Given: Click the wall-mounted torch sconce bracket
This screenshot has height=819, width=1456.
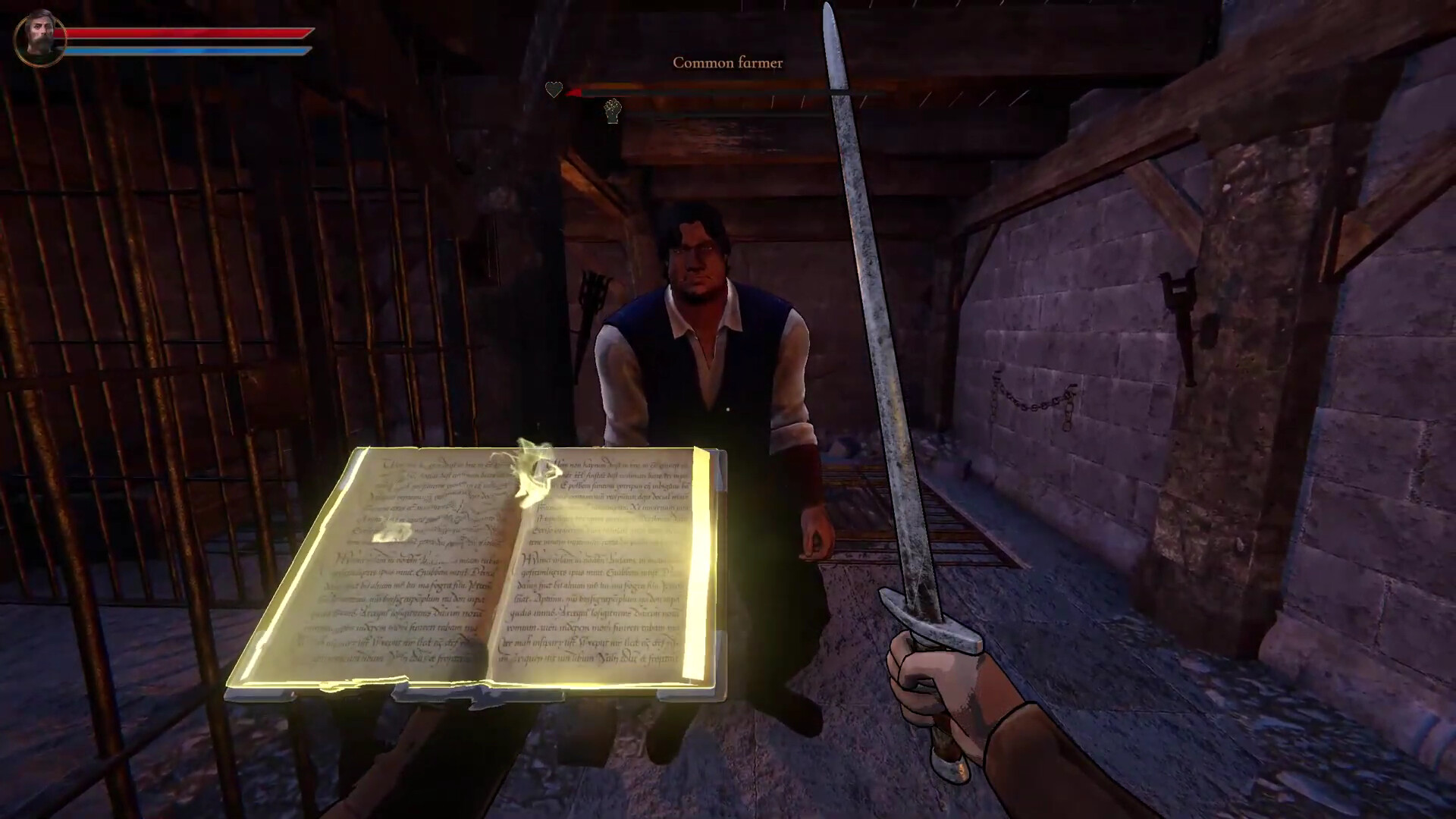Looking at the screenshot, I should [1177, 288].
